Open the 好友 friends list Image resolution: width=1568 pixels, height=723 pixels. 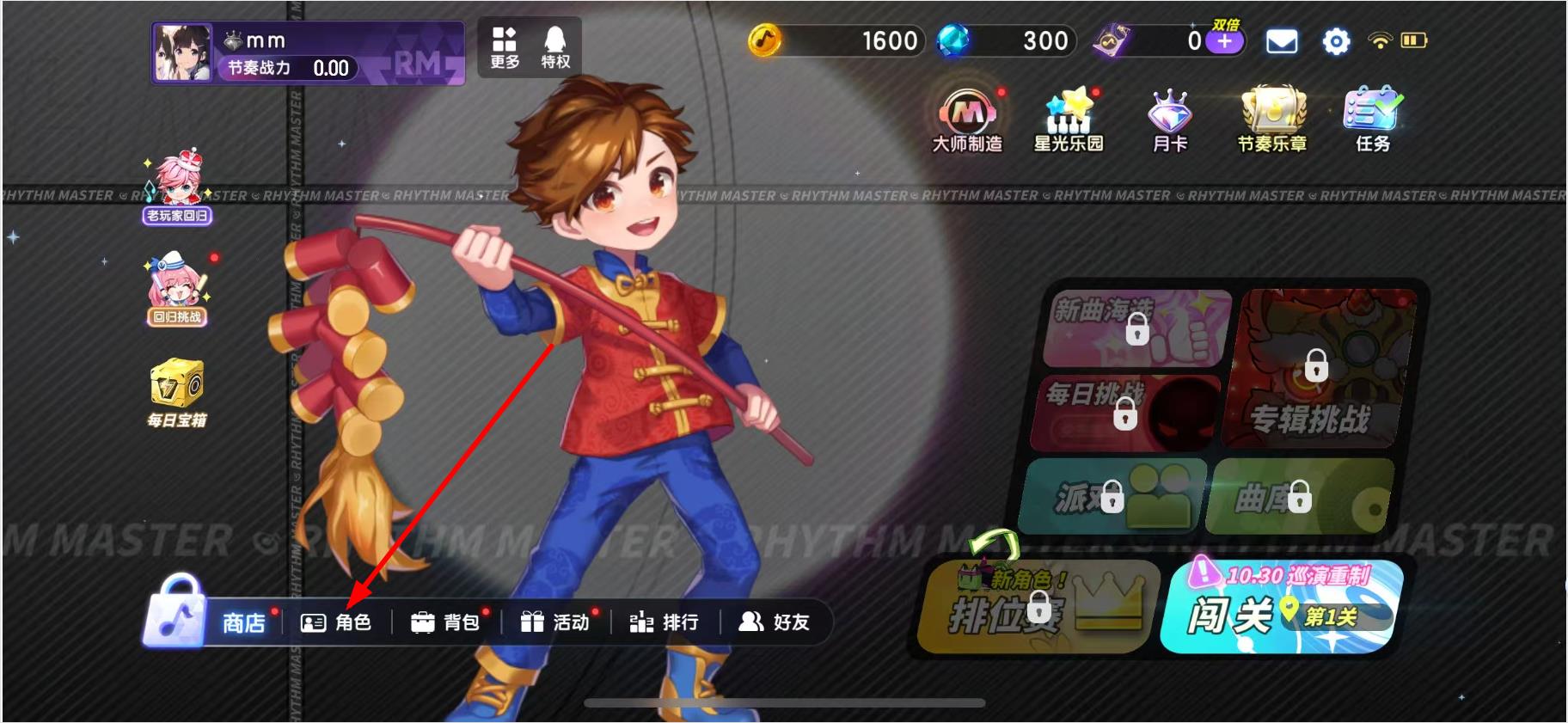tap(774, 622)
